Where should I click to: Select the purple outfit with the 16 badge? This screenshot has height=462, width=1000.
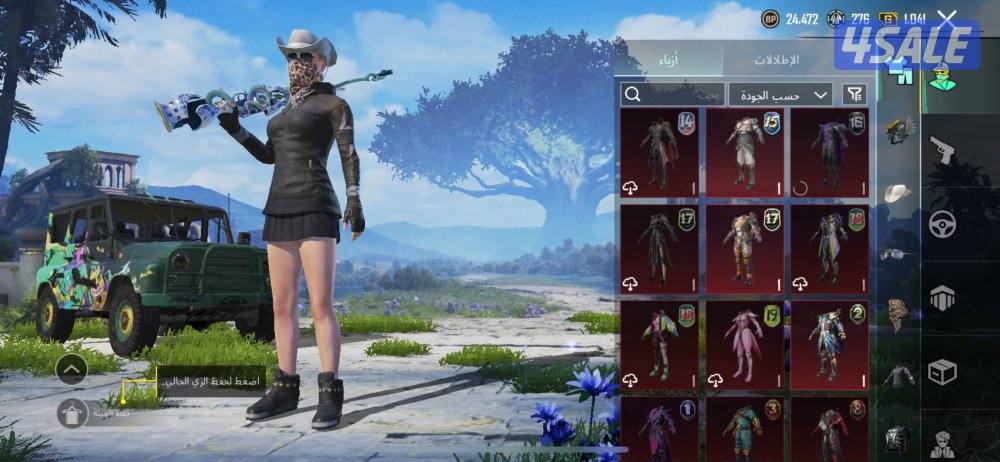pyautogui.click(x=829, y=152)
